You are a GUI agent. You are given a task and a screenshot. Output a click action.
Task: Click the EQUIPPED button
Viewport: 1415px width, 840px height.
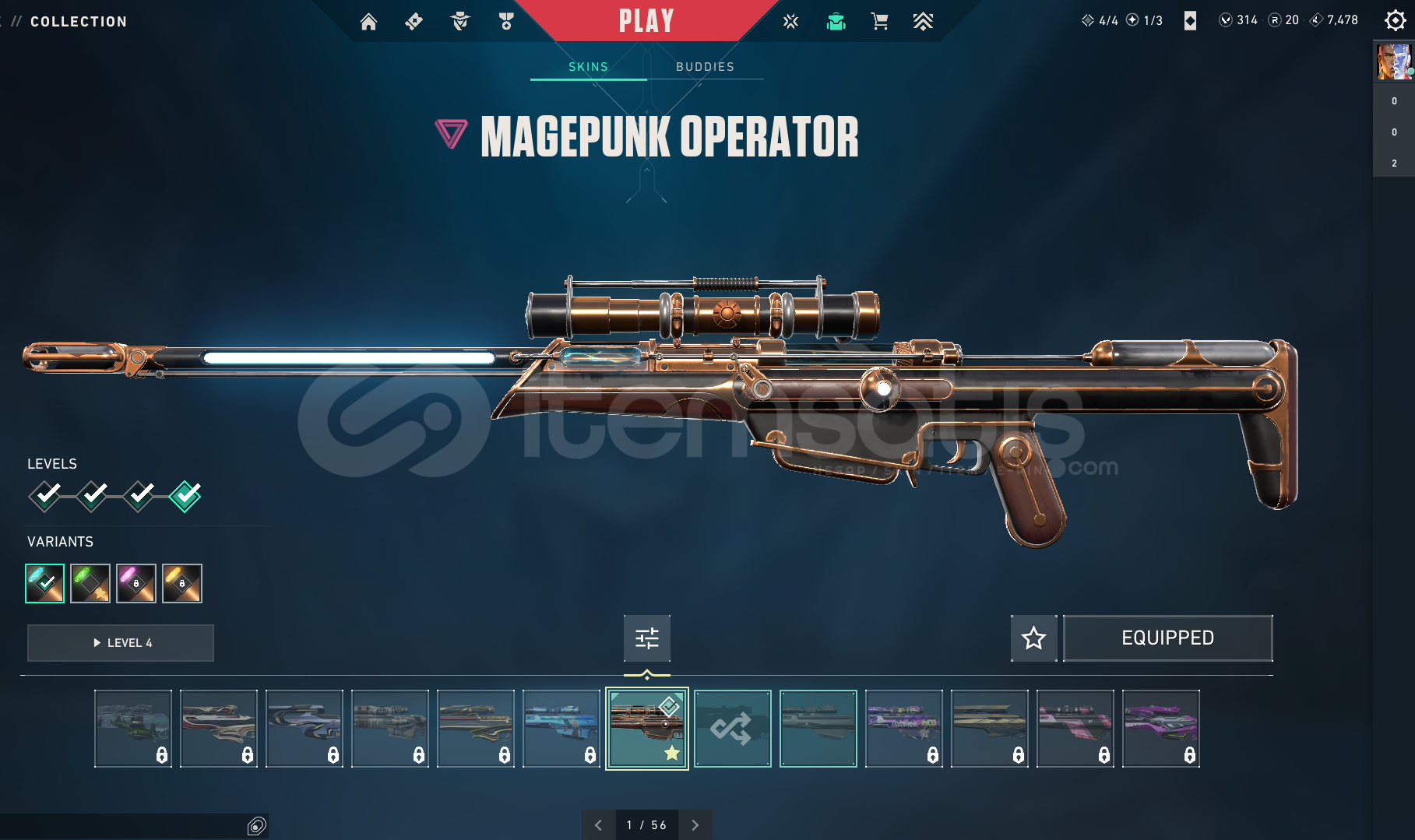1167,638
